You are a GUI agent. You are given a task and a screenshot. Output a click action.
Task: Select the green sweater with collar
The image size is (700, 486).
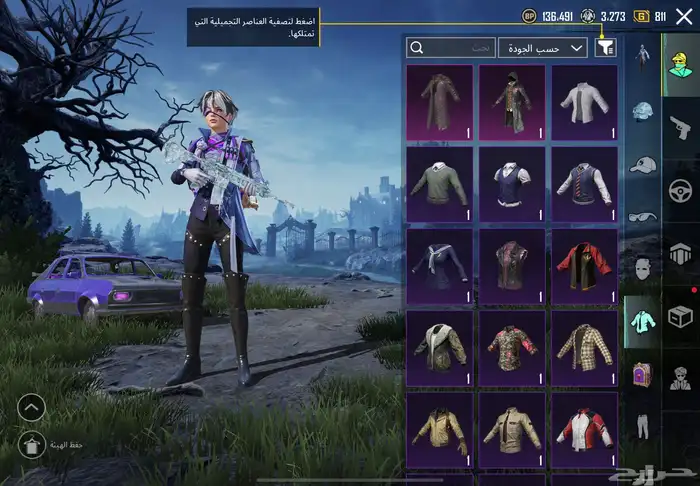point(439,184)
